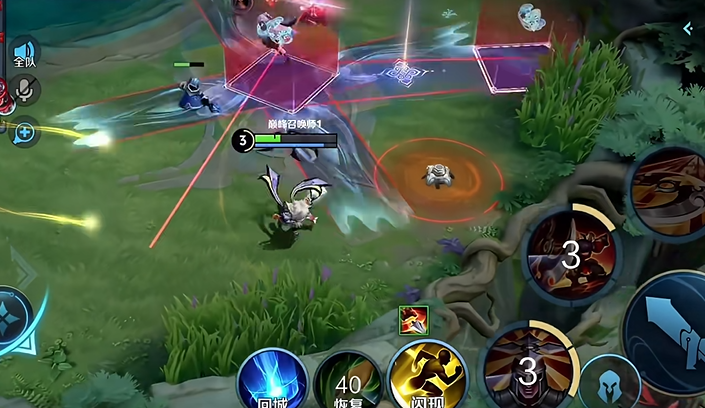This screenshot has width=705, height=408.
Task: Toggle the team voice speaker (全队)
Action: (x=24, y=53)
